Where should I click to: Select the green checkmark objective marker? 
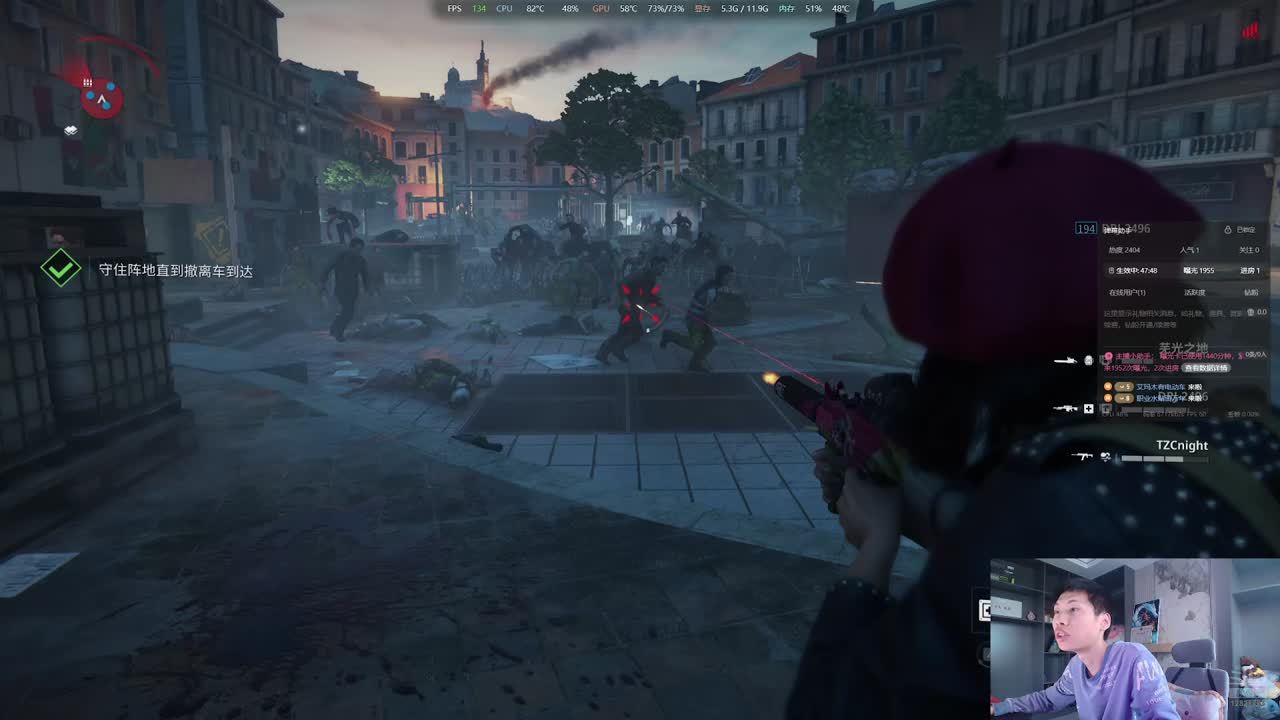(x=61, y=269)
